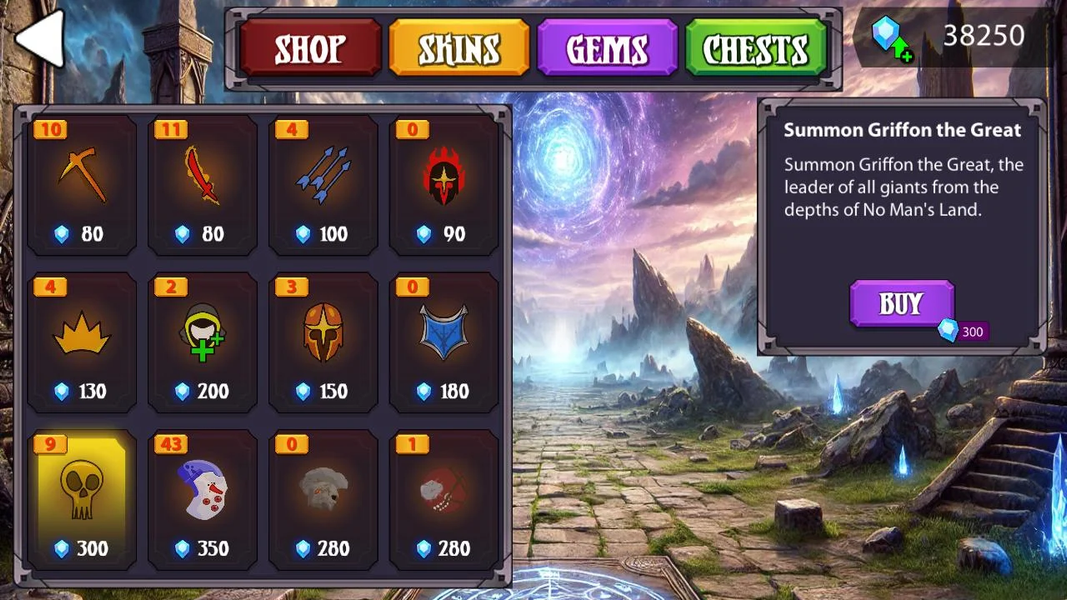Switch to the Gems tab
Screen dimensions: 1067x600
click(607, 48)
